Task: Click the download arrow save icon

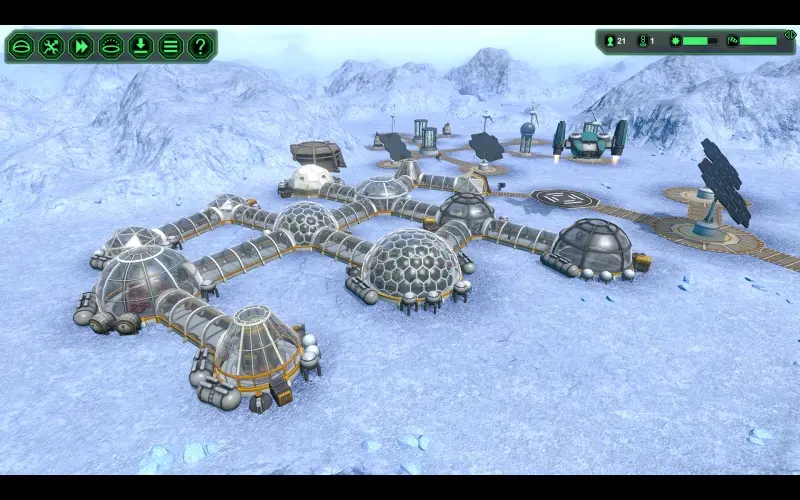Action: (x=141, y=46)
